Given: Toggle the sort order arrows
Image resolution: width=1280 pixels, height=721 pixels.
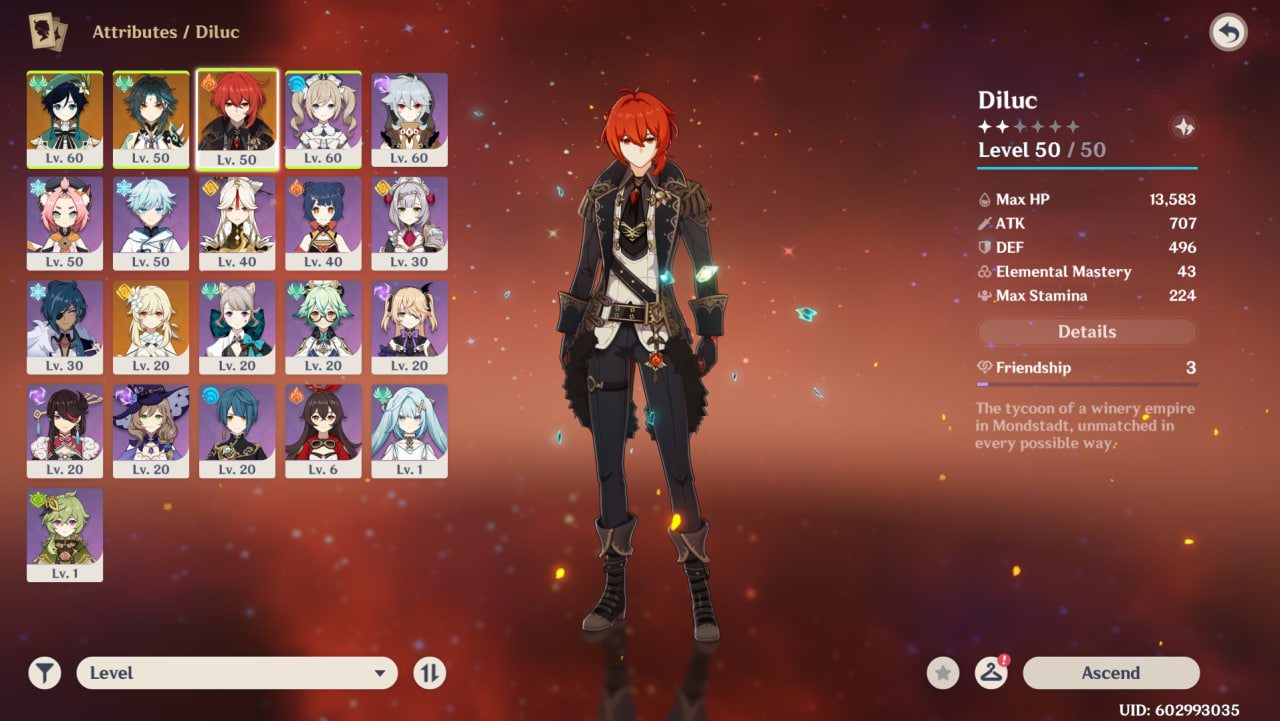Looking at the screenshot, I should pyautogui.click(x=430, y=673).
